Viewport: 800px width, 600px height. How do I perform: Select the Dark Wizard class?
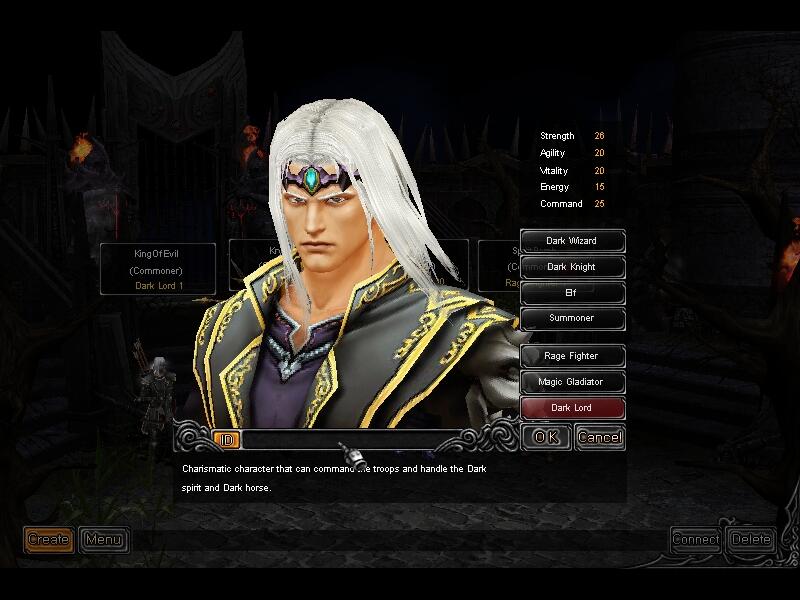tap(572, 241)
